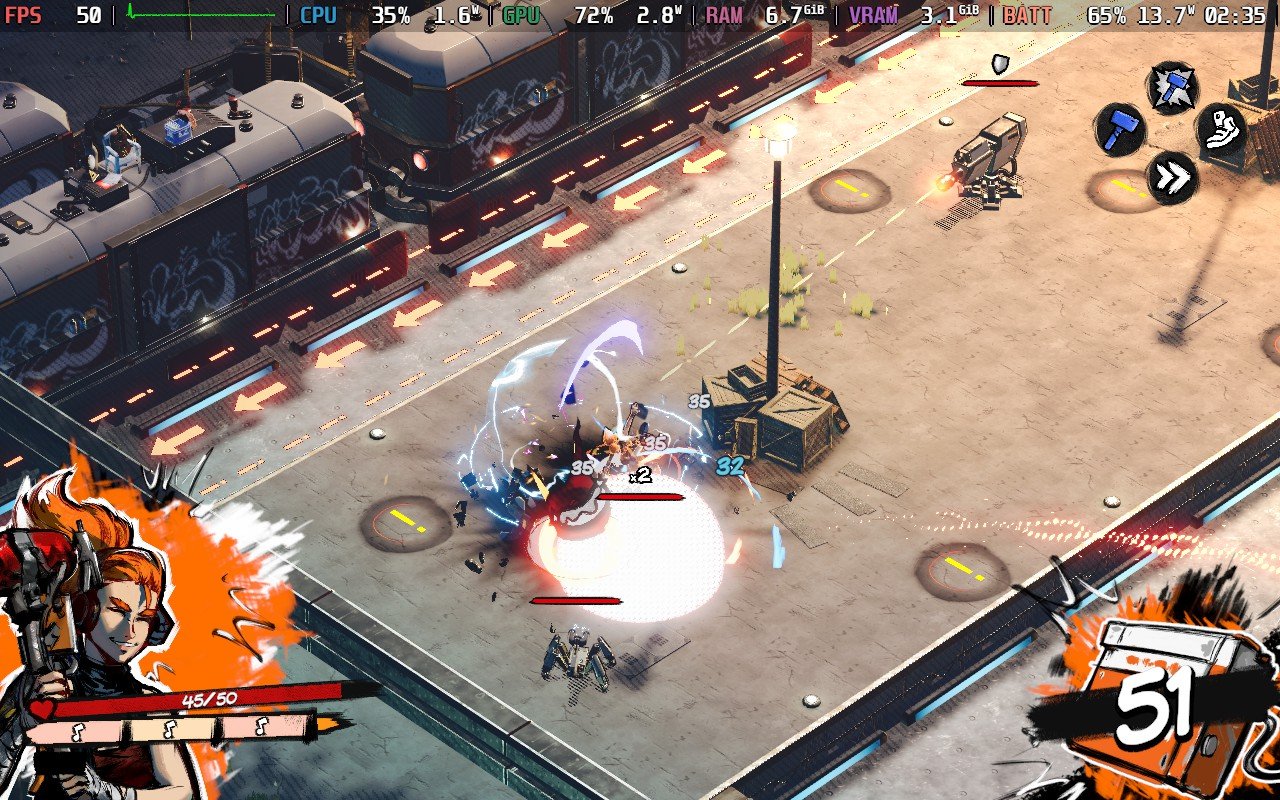
Task: Select the plain blue hammer attack icon
Action: 1120,130
